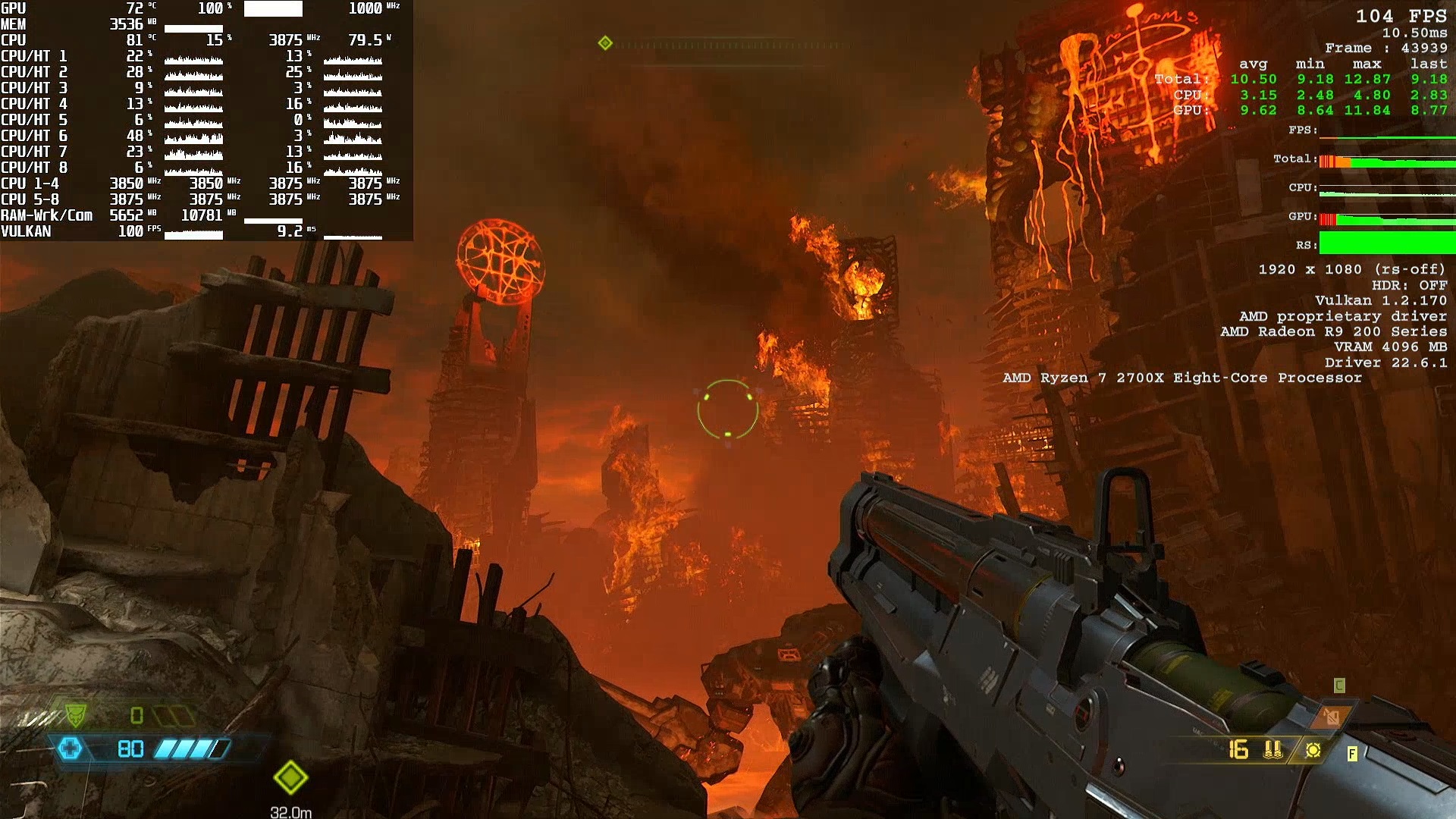Click the green armor helmet icon
The image size is (1456, 819).
75,714
